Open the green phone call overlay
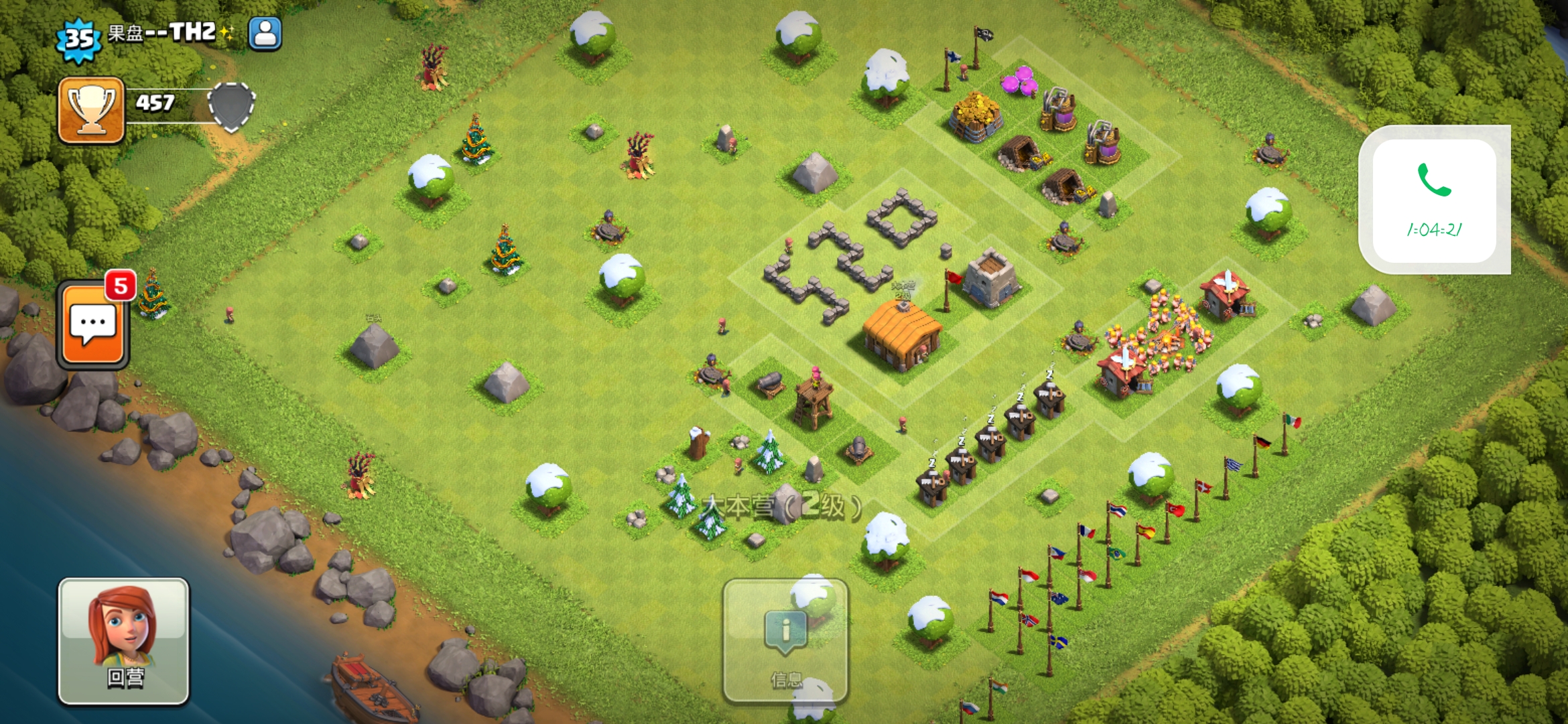Screen dimensions: 1568x724 (x=1434, y=200)
